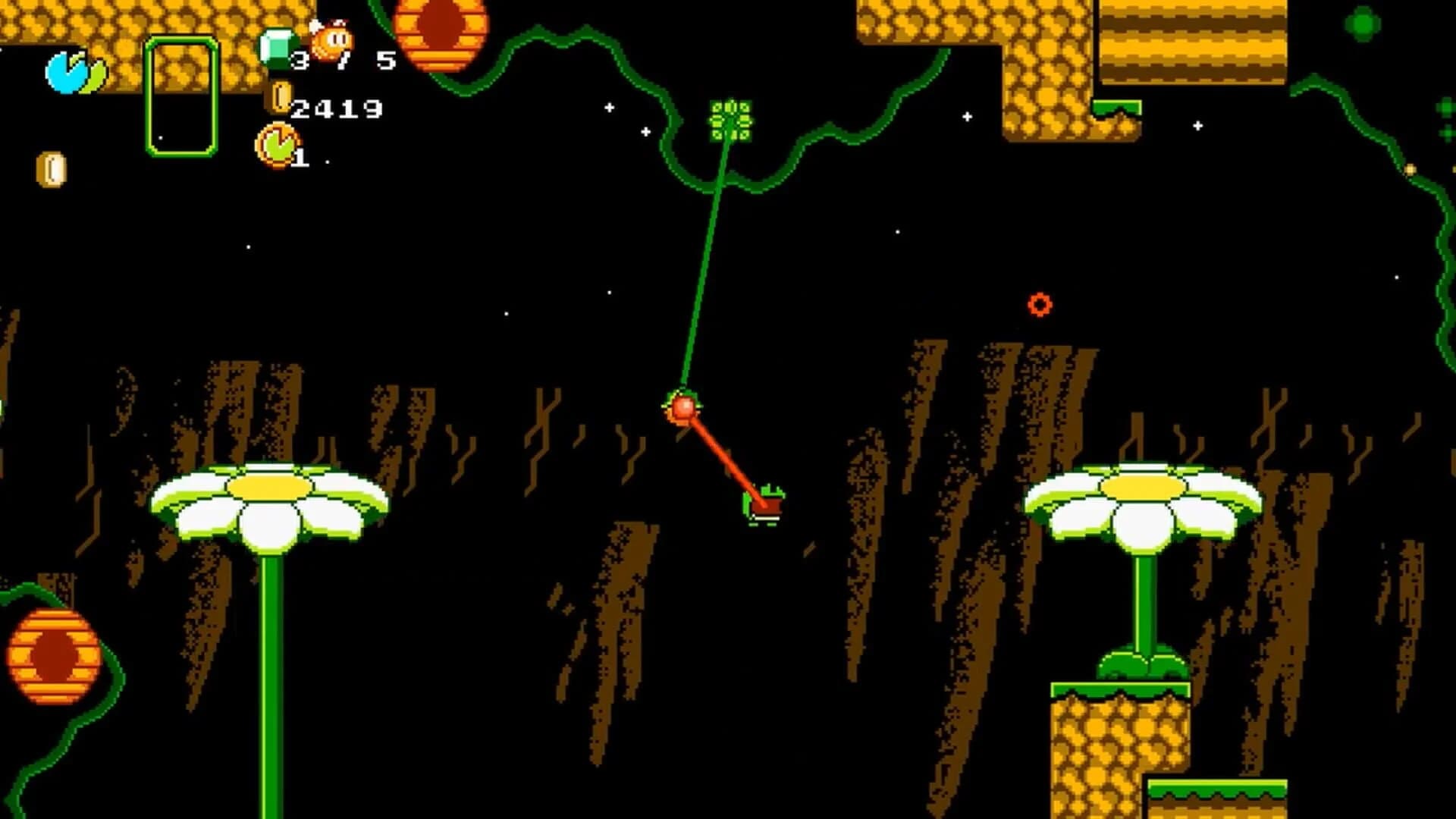Screen dimensions: 1456x819
Task: Click the red berry held by the tongue
Action: coord(685,410)
